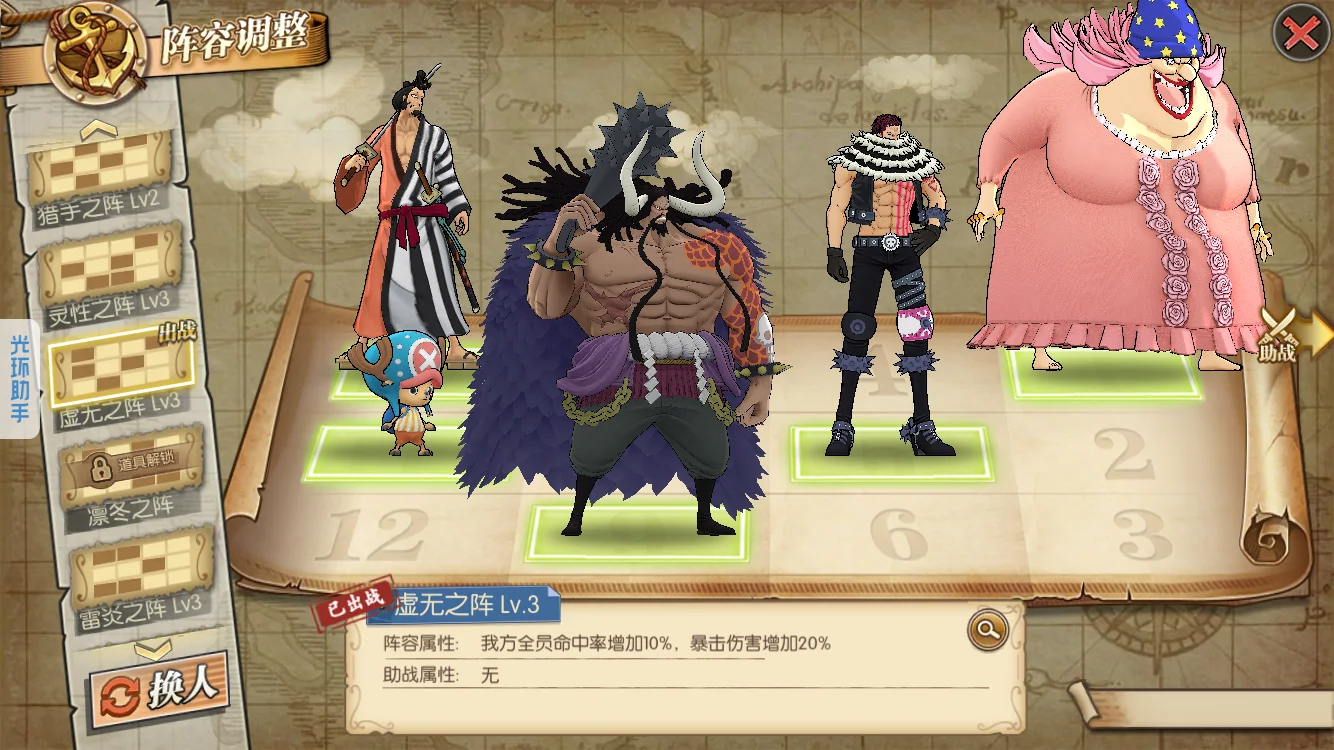Click the 换人 swap character button
Viewport: 1334px width, 750px height.
coord(158,690)
